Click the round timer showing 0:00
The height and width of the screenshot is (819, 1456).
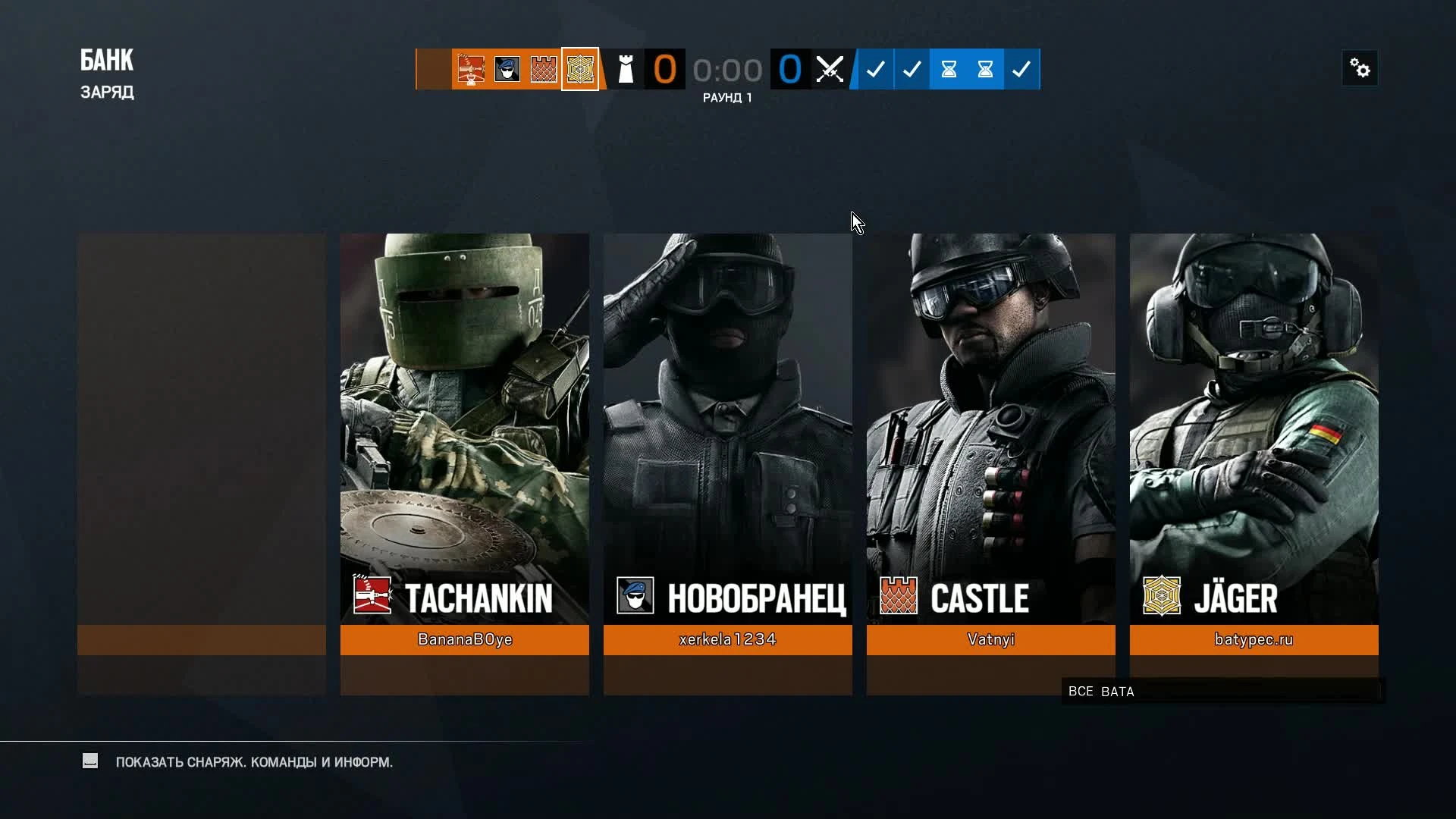727,69
